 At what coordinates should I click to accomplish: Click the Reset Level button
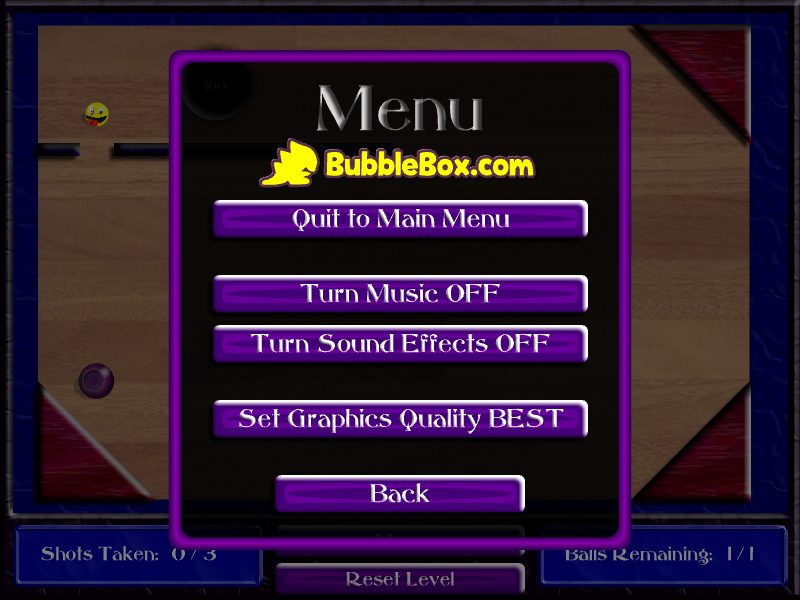400,579
